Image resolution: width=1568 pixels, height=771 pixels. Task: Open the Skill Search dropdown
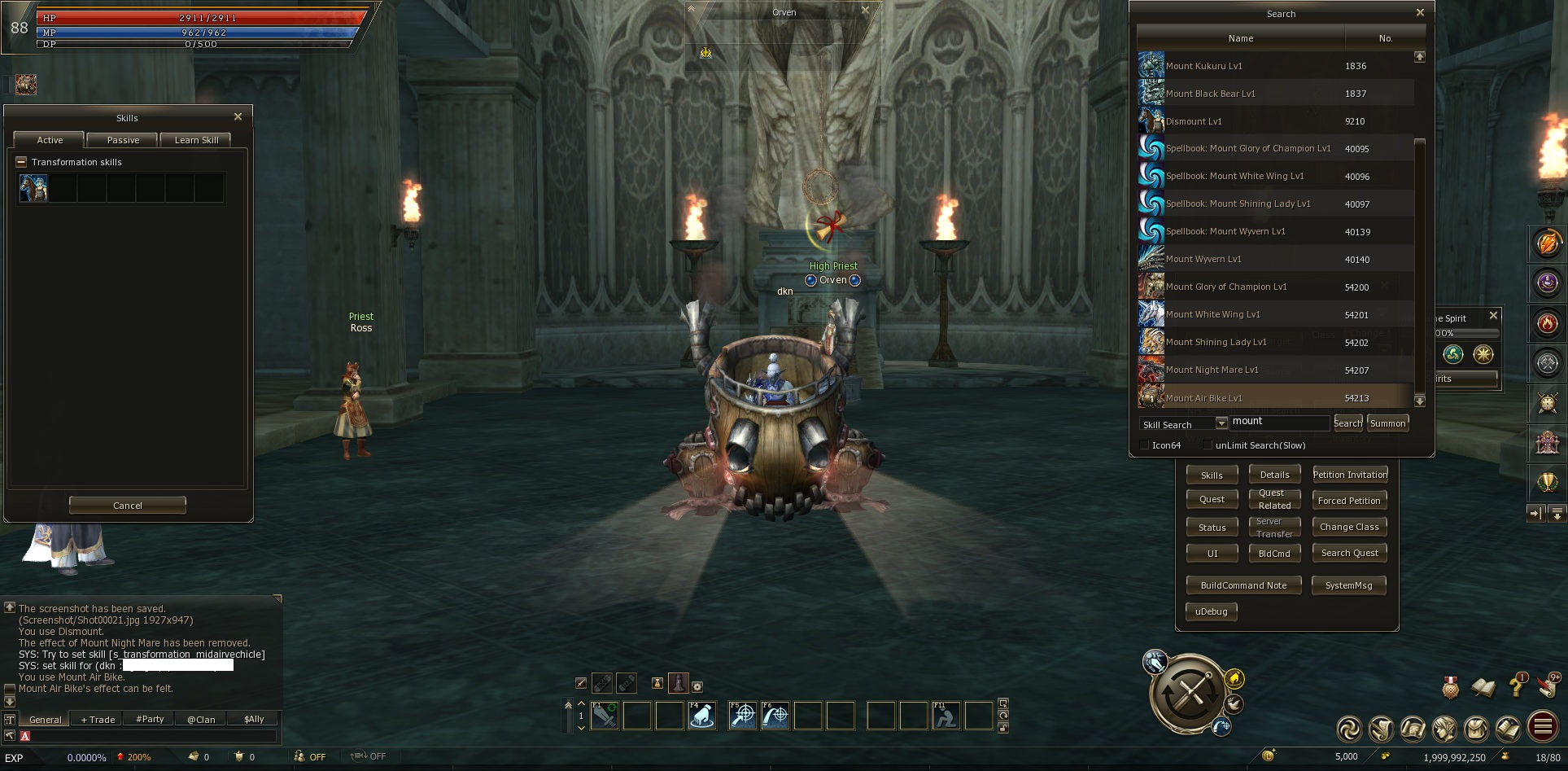(x=1221, y=423)
